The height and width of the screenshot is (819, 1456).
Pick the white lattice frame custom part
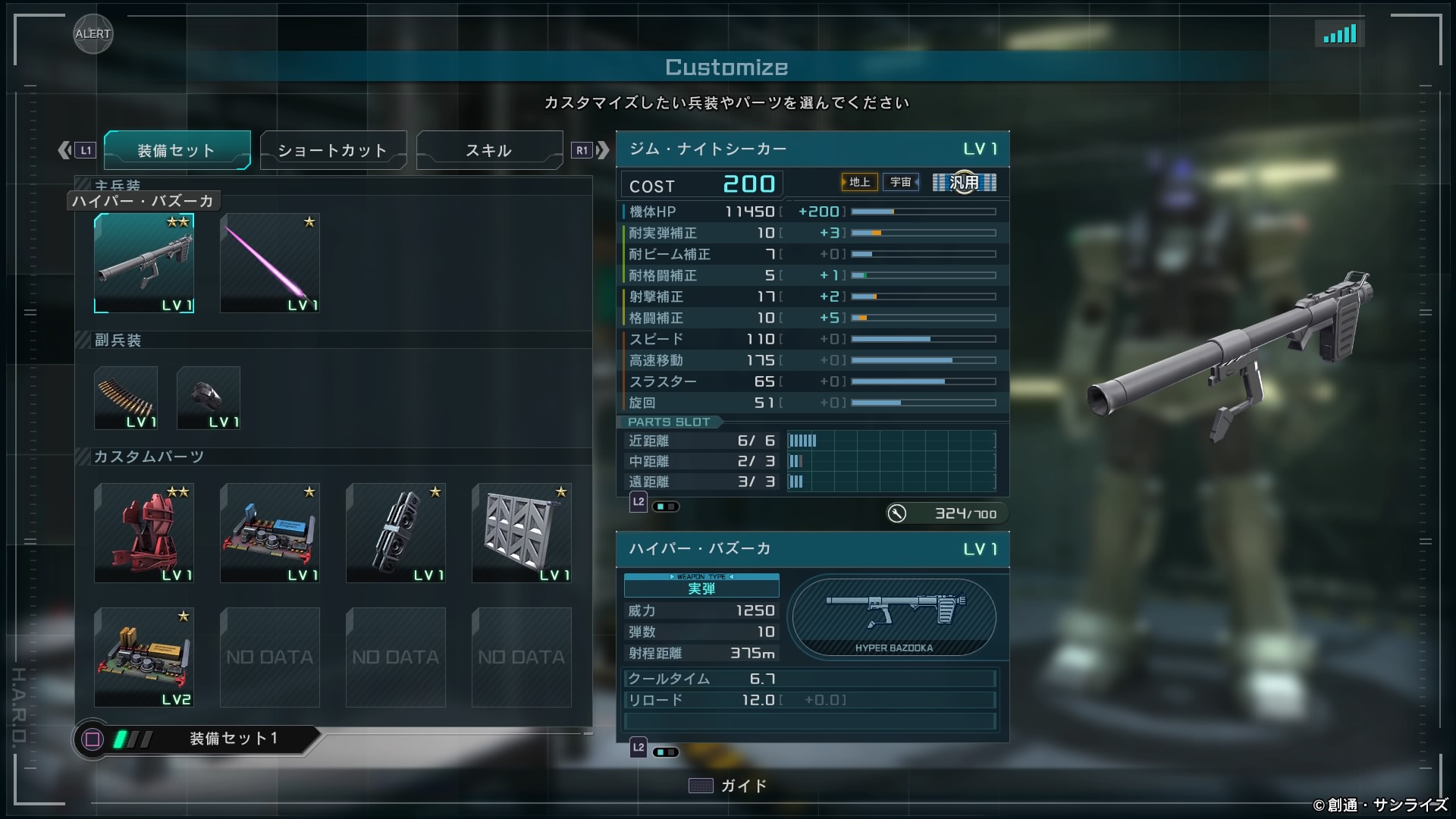pos(522,533)
